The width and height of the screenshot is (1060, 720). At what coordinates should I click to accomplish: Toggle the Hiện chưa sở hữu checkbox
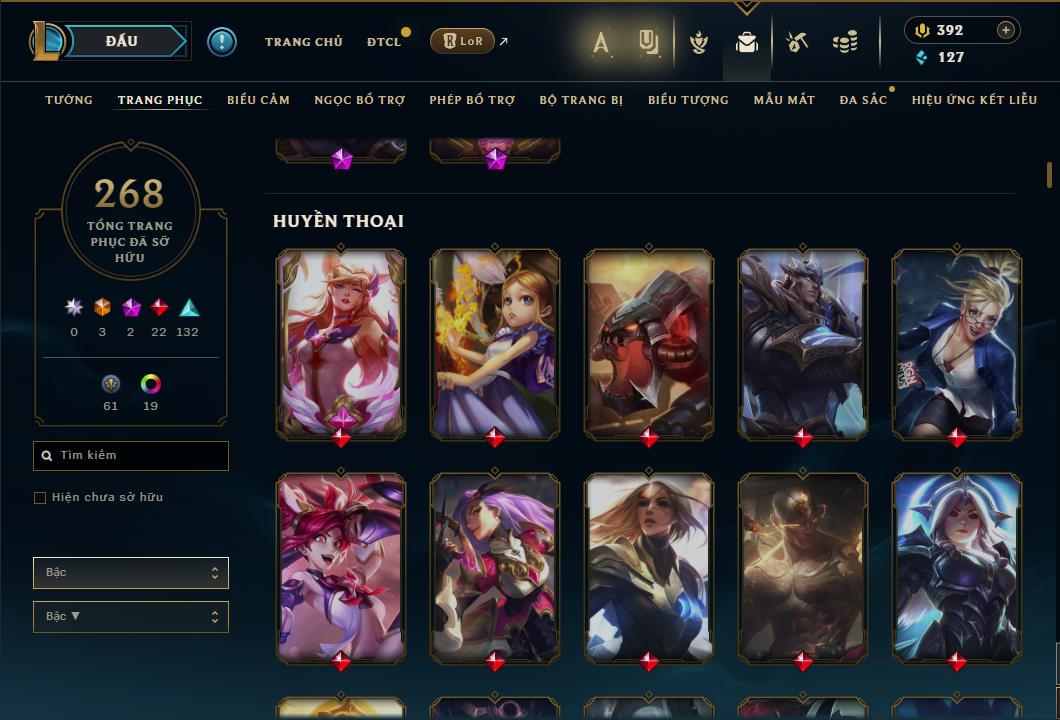pyautogui.click(x=40, y=498)
